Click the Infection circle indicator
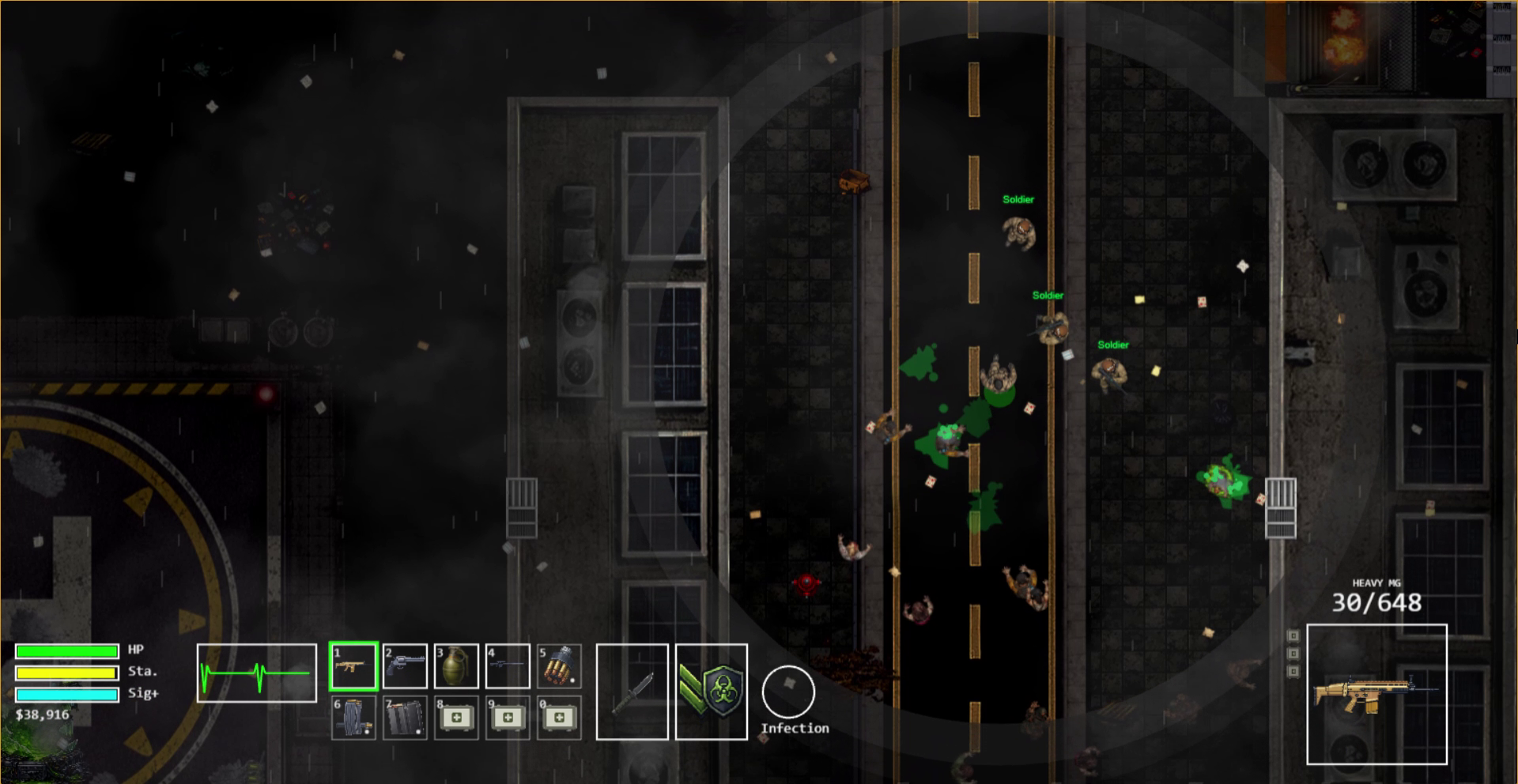1518x784 pixels. [x=788, y=692]
